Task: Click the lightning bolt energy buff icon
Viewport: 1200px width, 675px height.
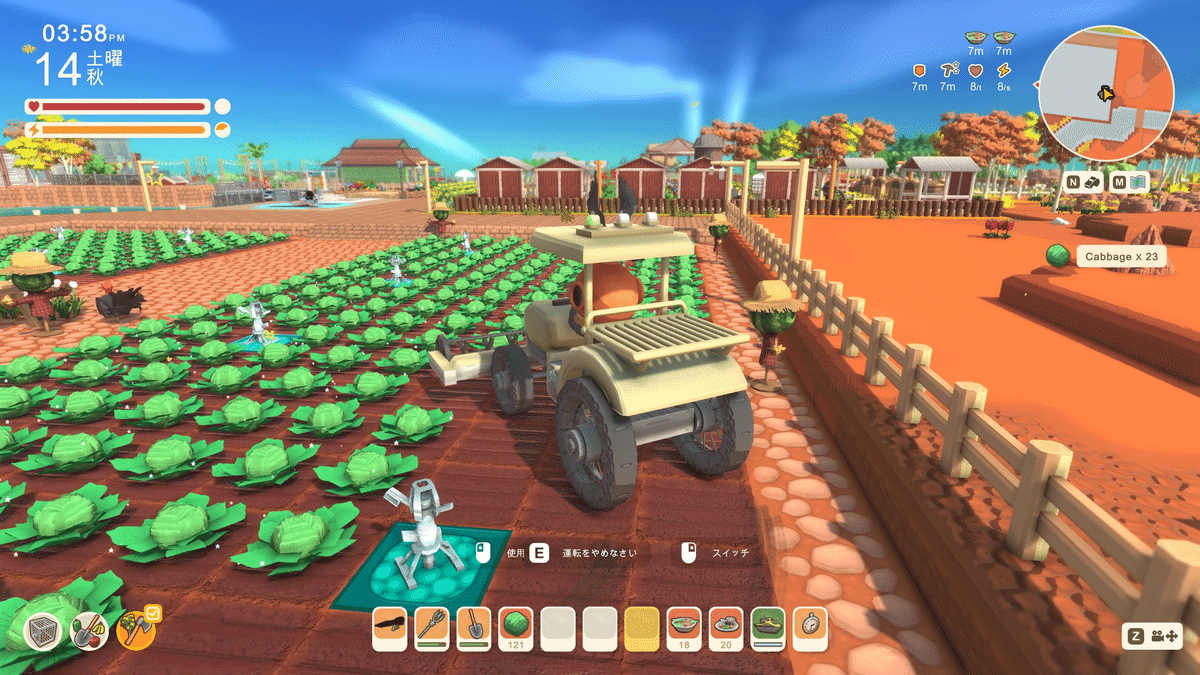Action: (x=1004, y=70)
